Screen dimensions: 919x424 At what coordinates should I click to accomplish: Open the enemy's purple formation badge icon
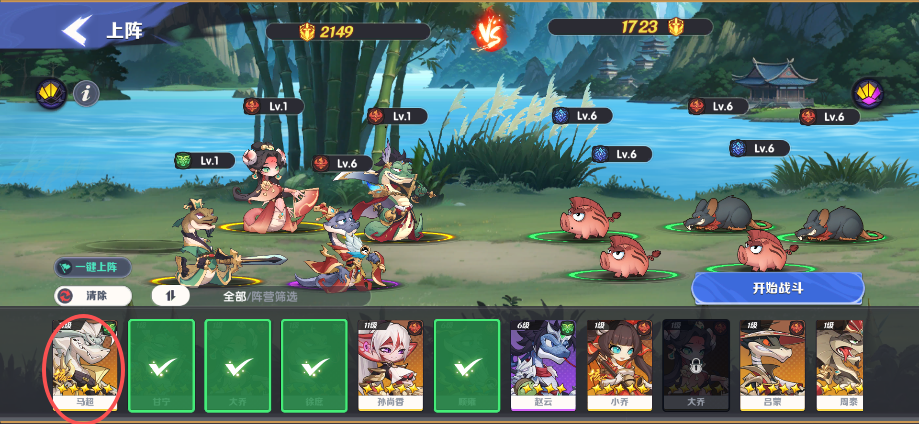point(867,94)
